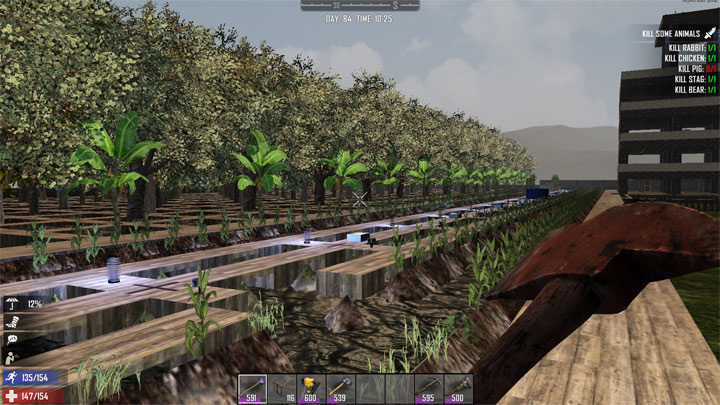Select the hotbar tool with 591 durability
Viewport: 720px width, 405px height.
tap(252, 389)
